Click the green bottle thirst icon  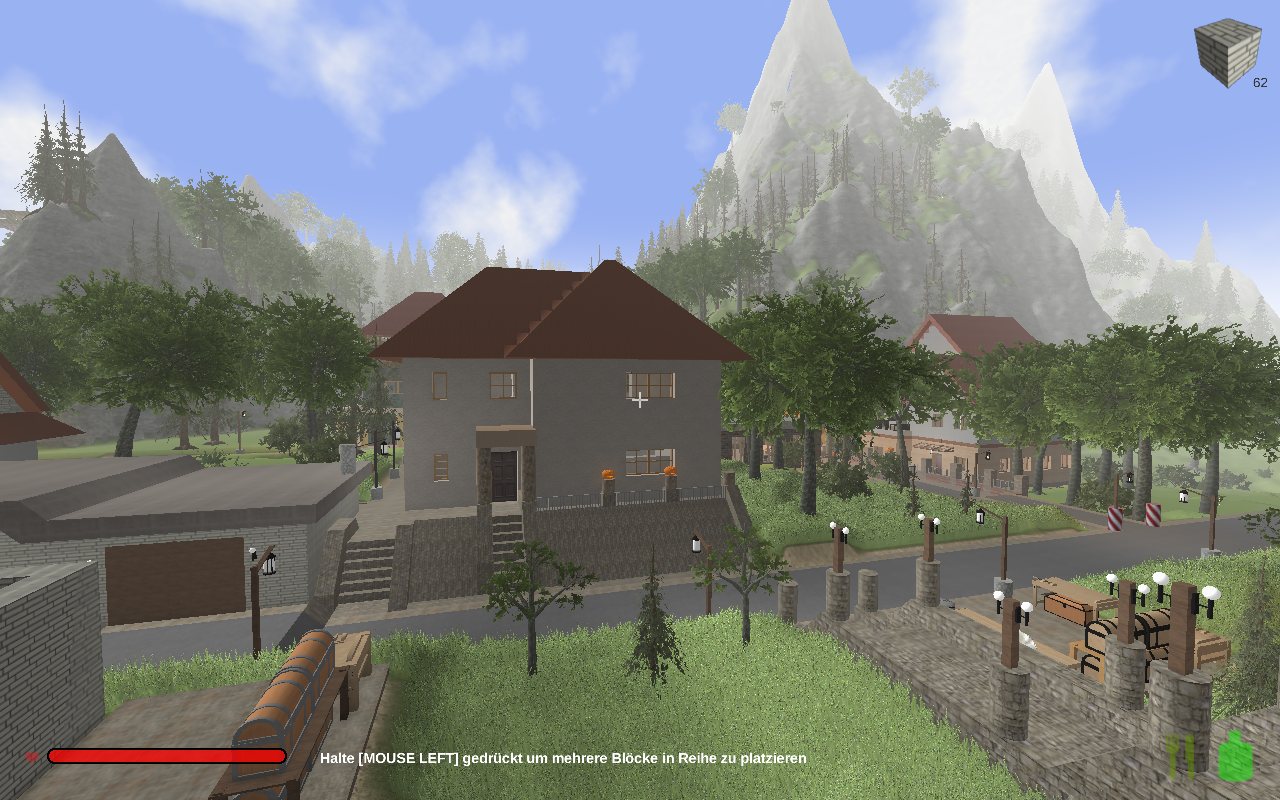[x=1236, y=757]
